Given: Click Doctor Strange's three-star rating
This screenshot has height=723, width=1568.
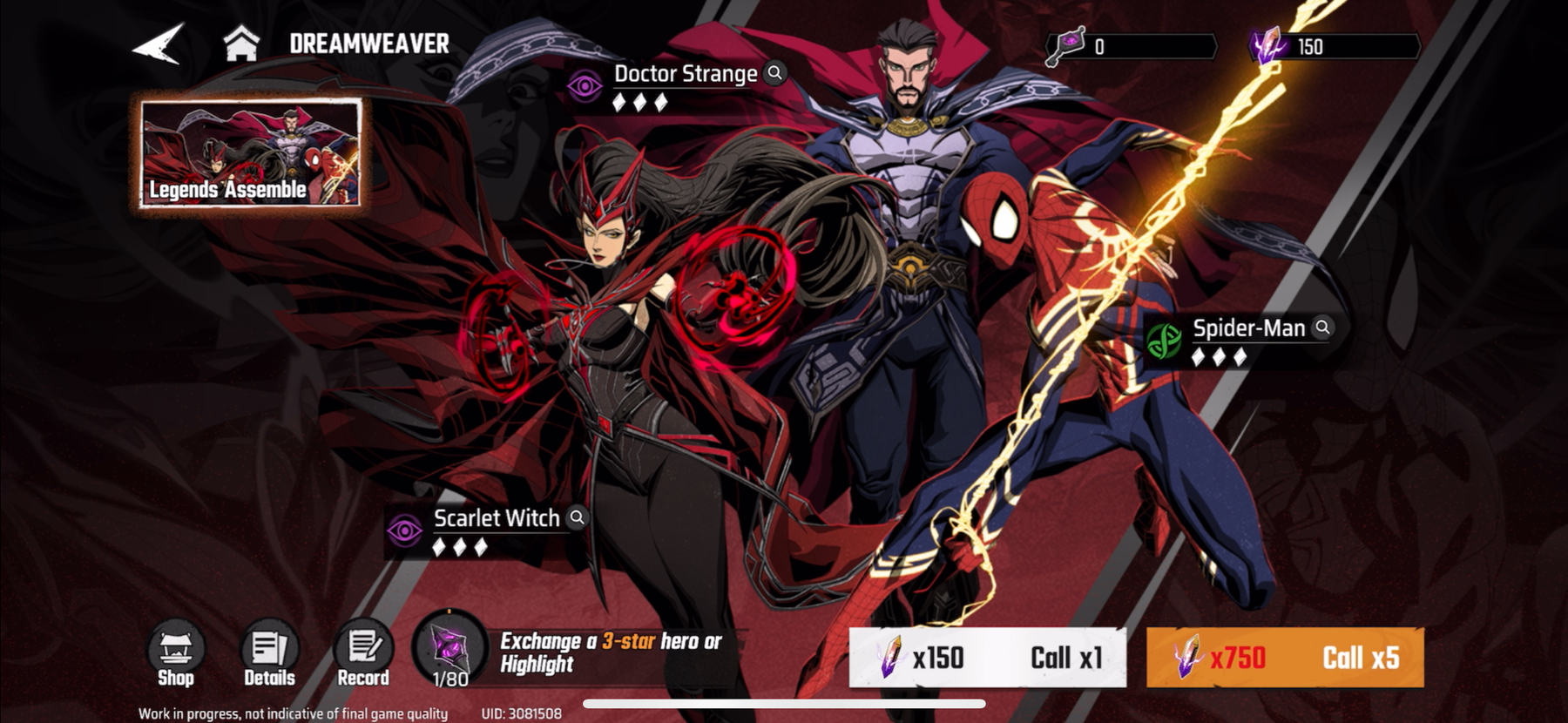Looking at the screenshot, I should tap(642, 102).
